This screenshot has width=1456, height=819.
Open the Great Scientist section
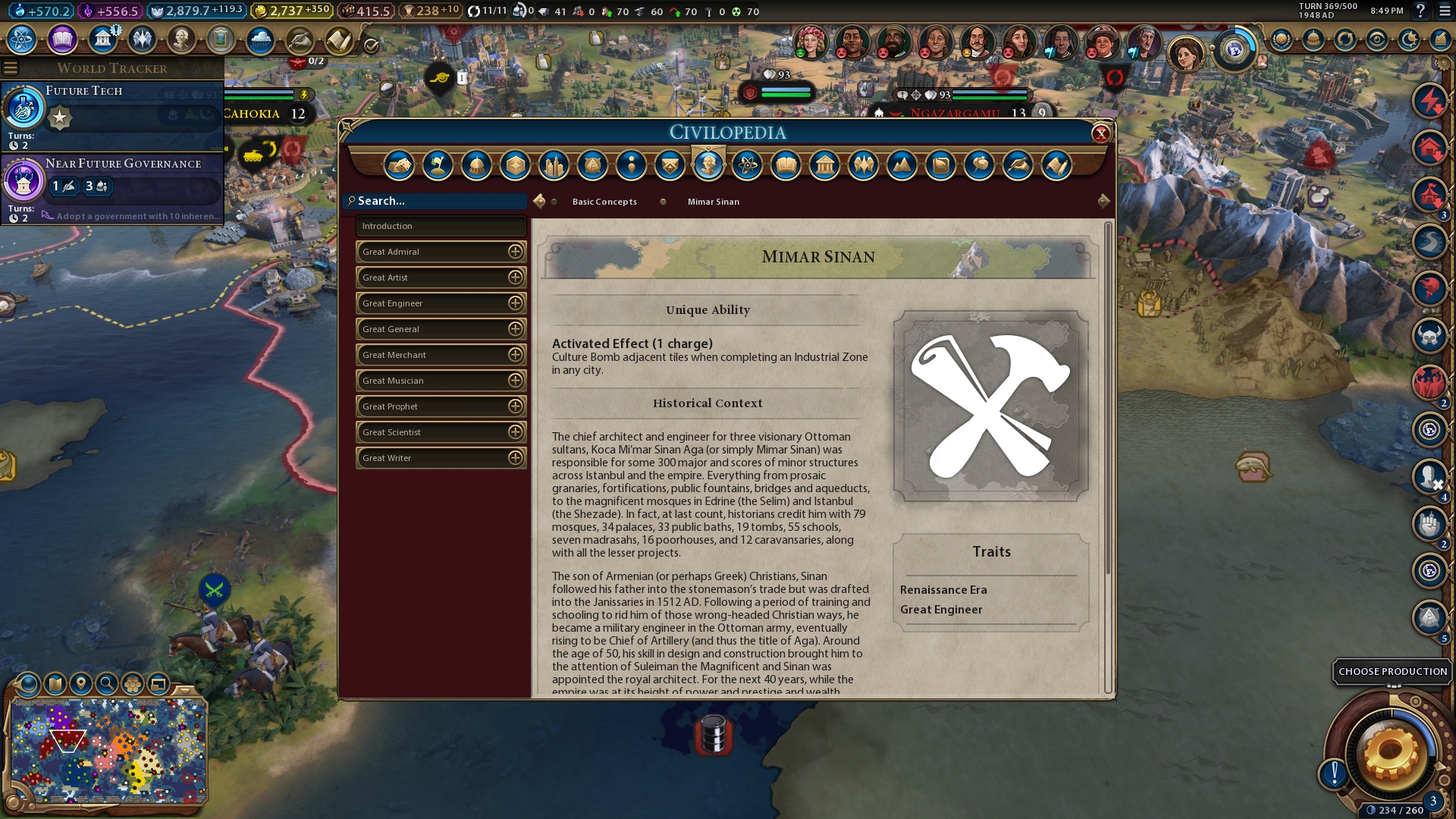click(440, 432)
